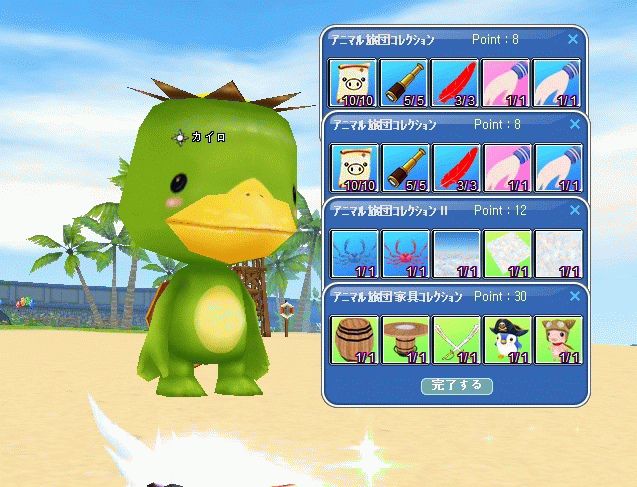637x487 pixels.
Task: Select the sky and clouds tile item
Action: (456, 253)
